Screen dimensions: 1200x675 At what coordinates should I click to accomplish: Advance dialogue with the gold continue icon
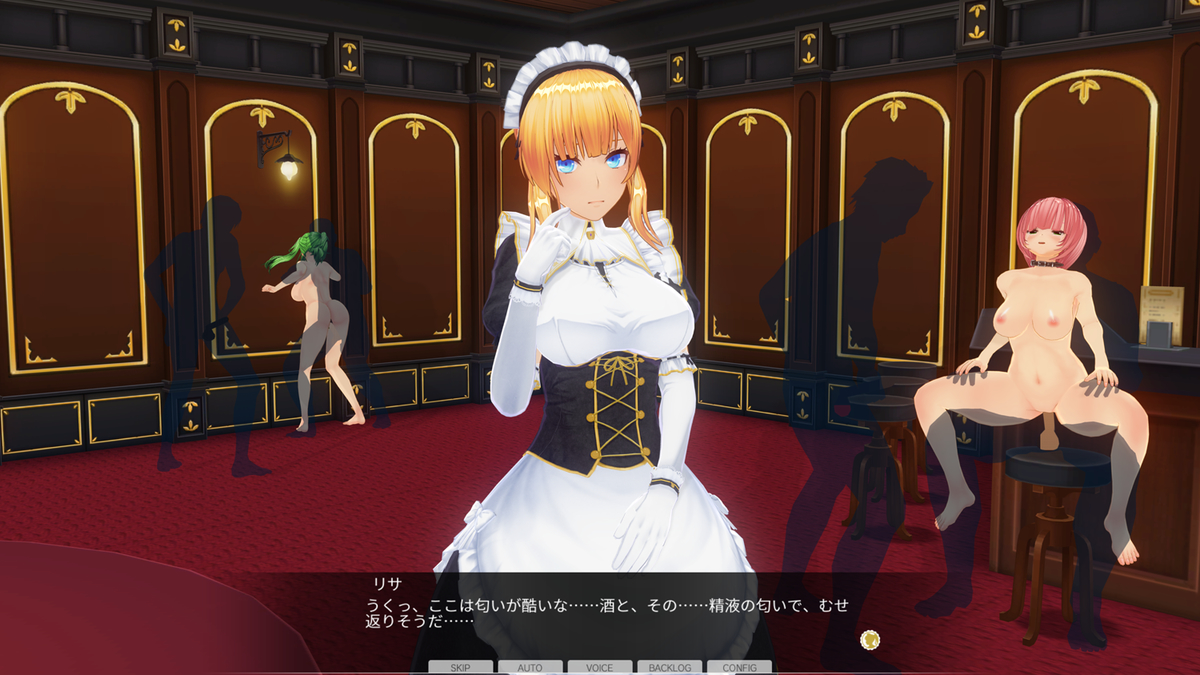[x=870, y=639]
